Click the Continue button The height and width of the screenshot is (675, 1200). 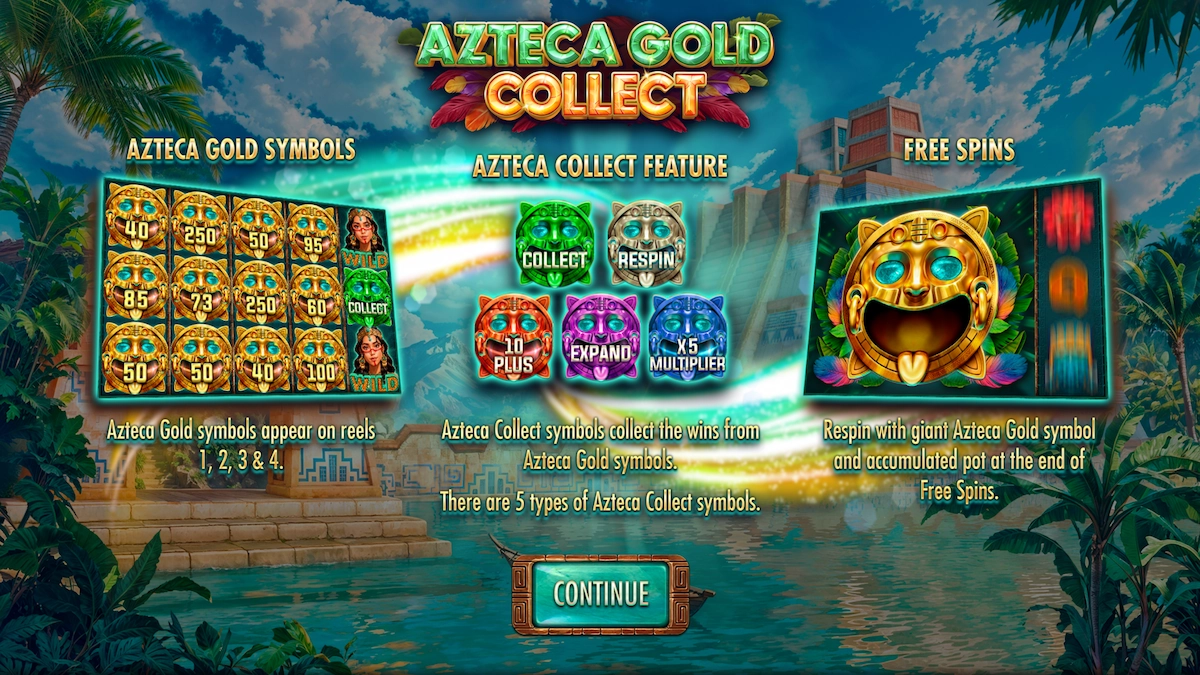600,594
